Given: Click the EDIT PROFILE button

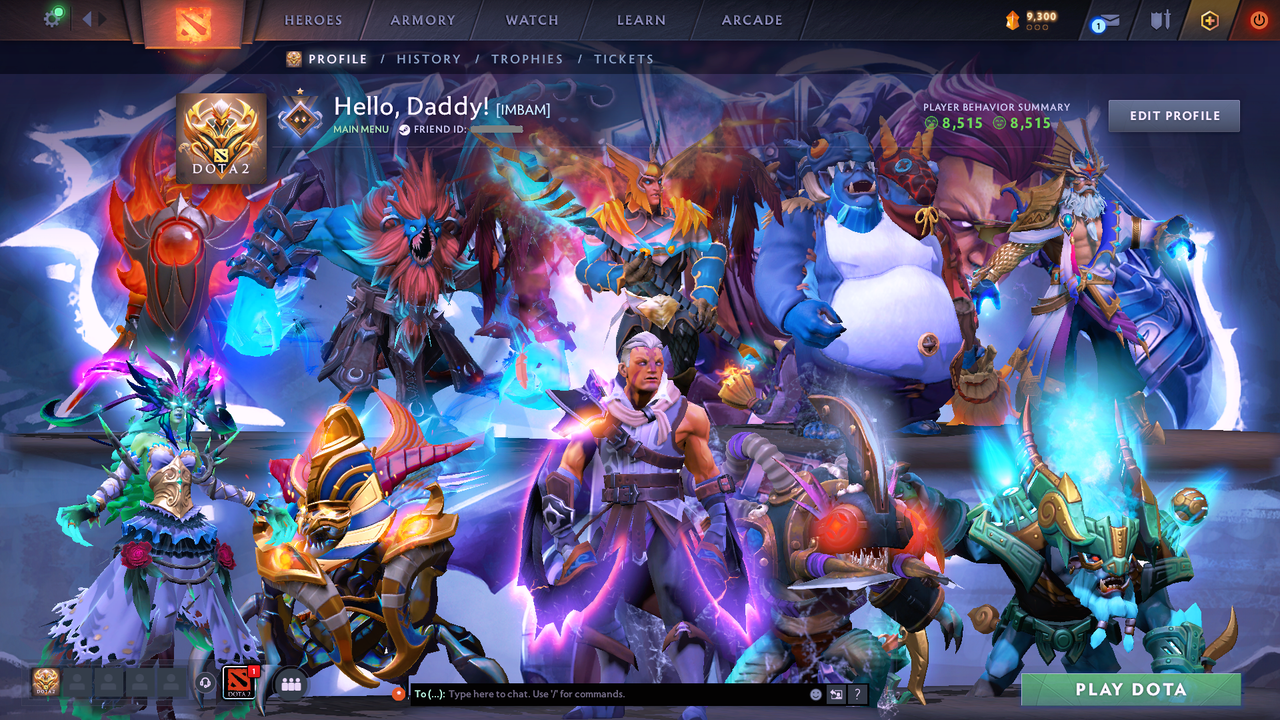Looking at the screenshot, I should point(1173,115).
